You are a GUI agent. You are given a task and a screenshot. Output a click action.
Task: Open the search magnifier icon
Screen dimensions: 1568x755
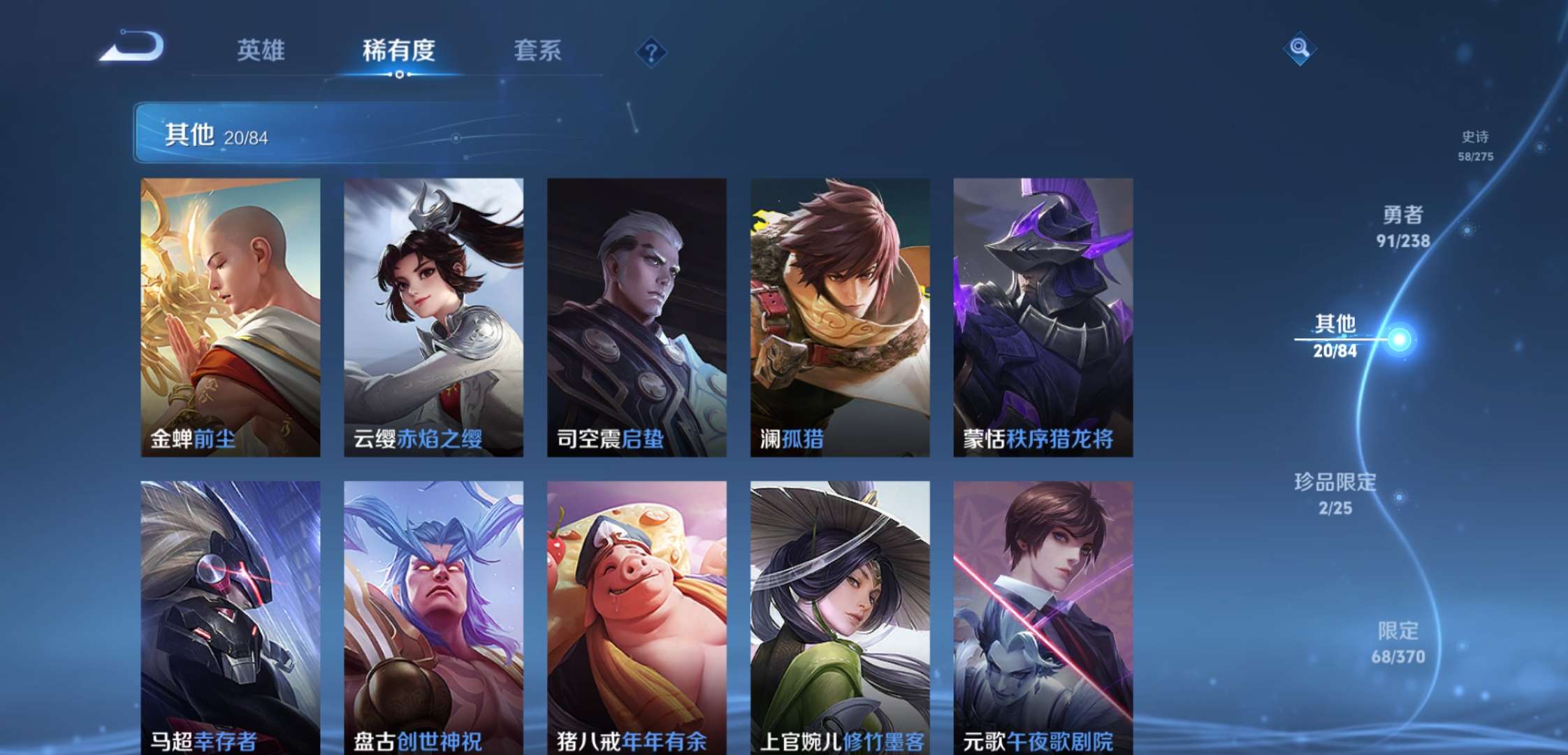1301,49
